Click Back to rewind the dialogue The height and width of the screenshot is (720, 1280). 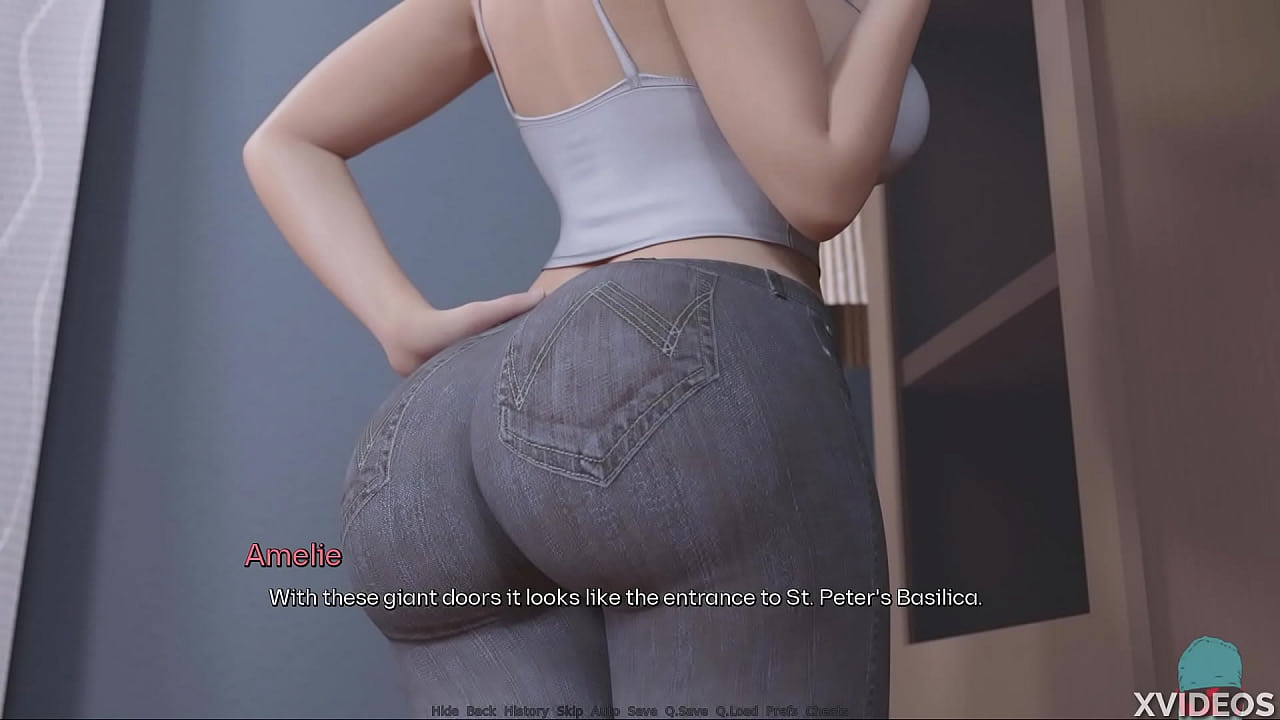point(481,711)
